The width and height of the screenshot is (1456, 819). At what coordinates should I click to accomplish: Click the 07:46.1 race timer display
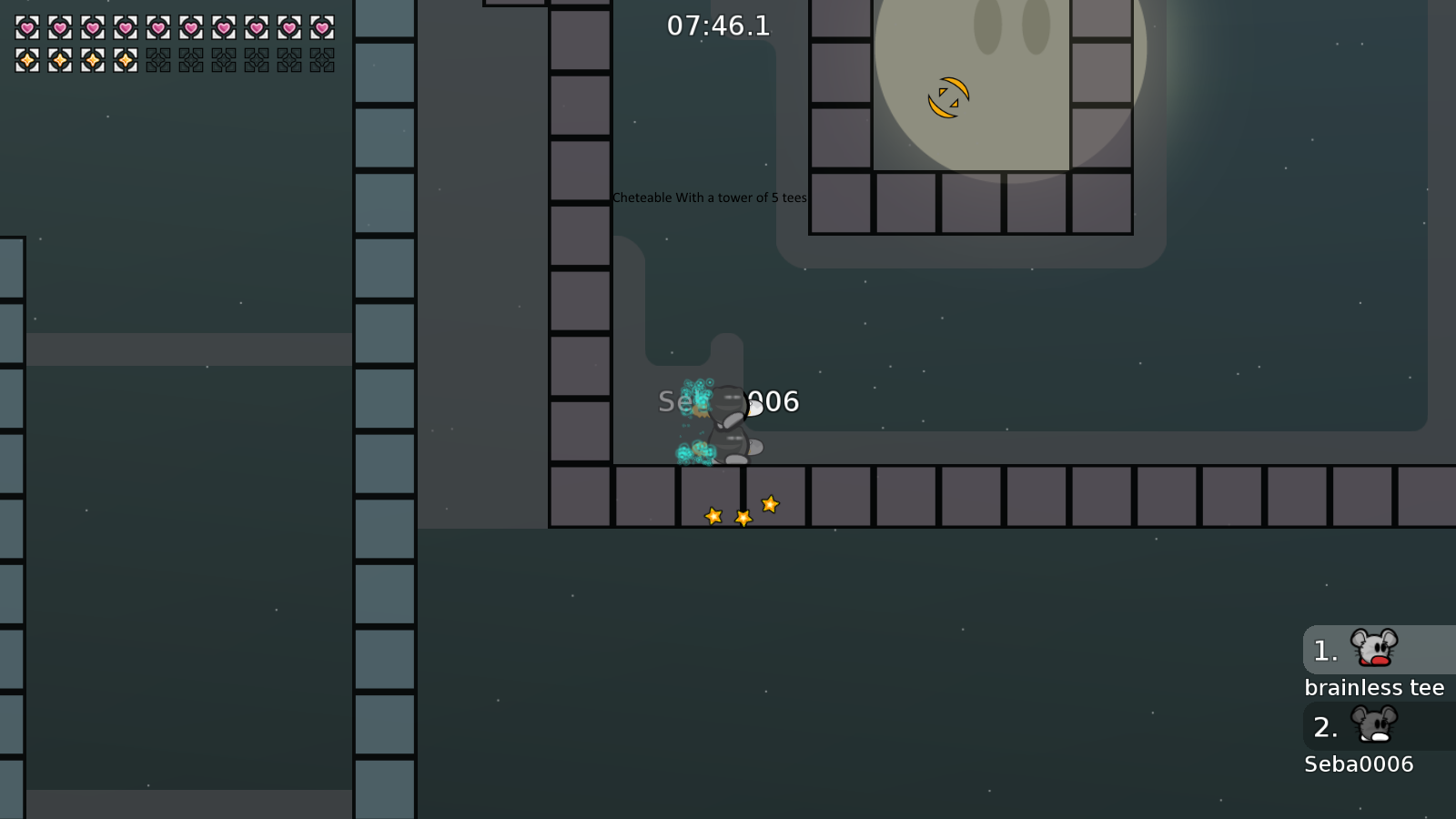point(718,25)
